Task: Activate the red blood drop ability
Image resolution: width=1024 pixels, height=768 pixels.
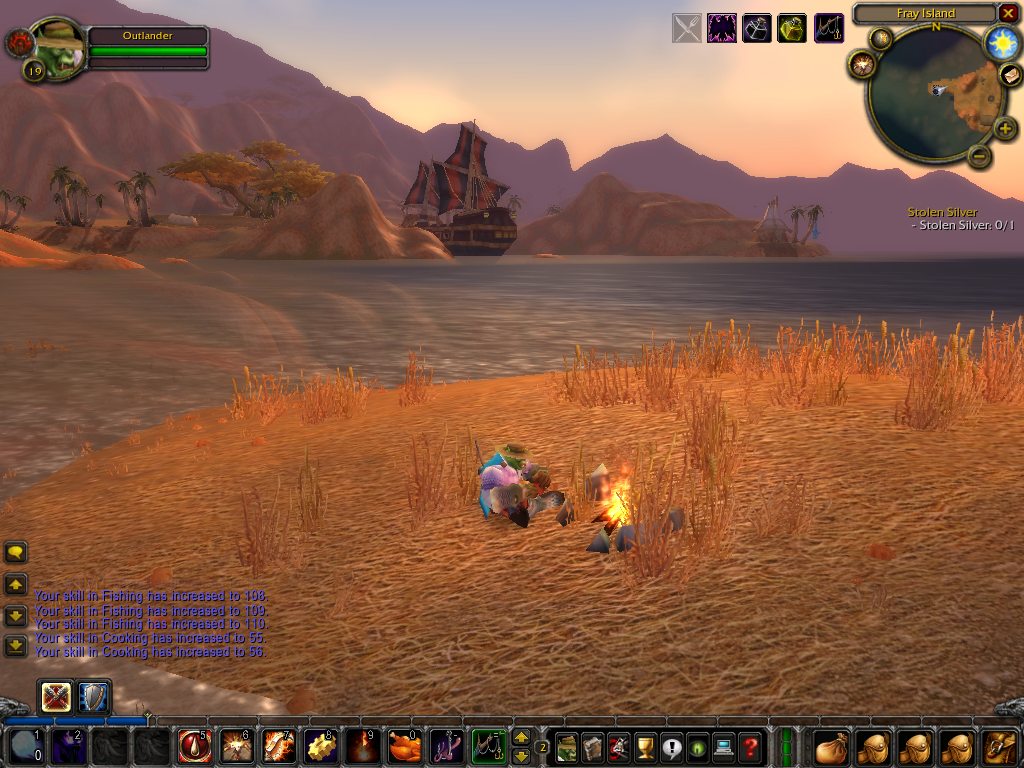Action: pos(194,746)
